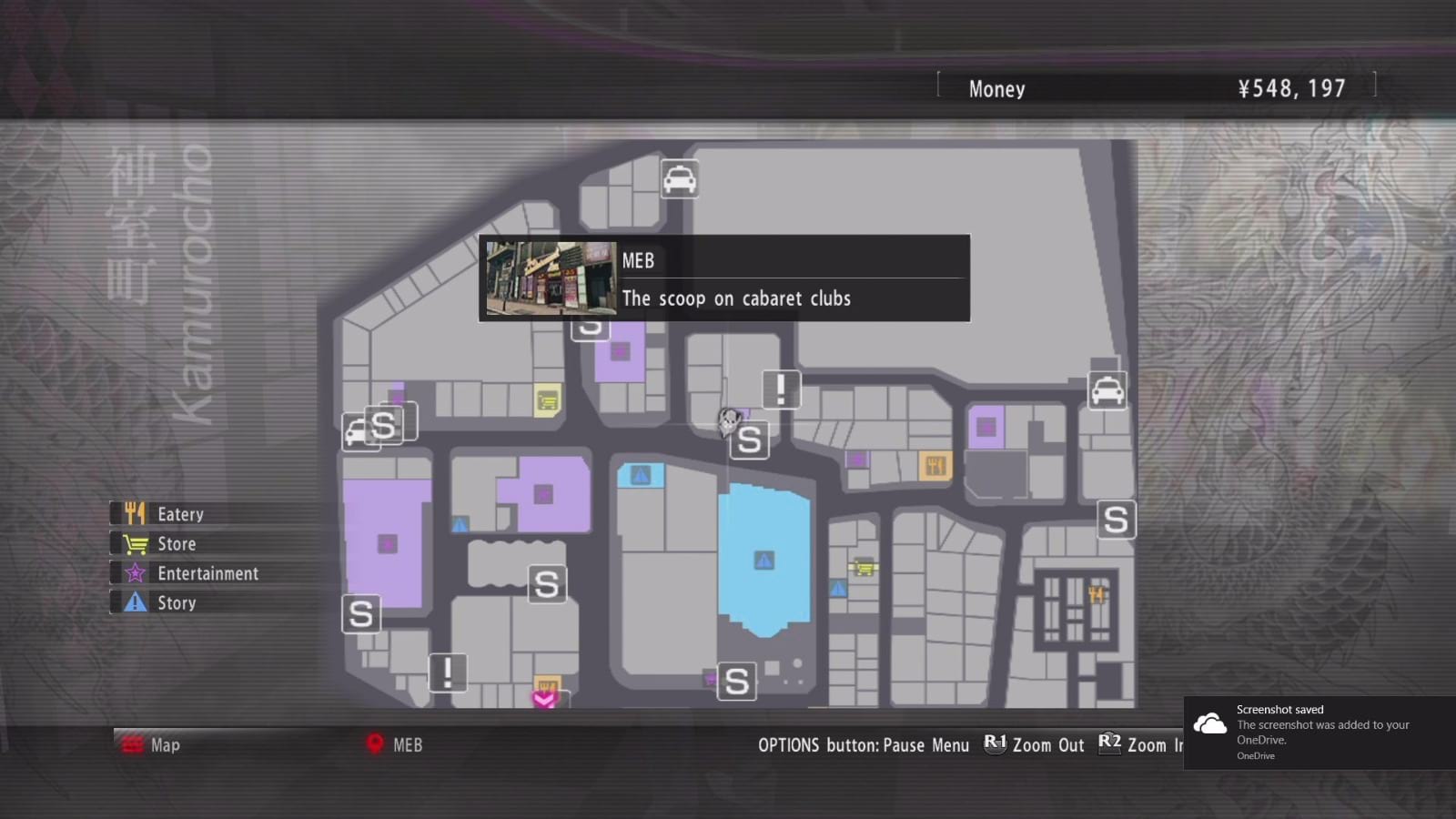Click the pink heart icon near the map bottom

543,700
